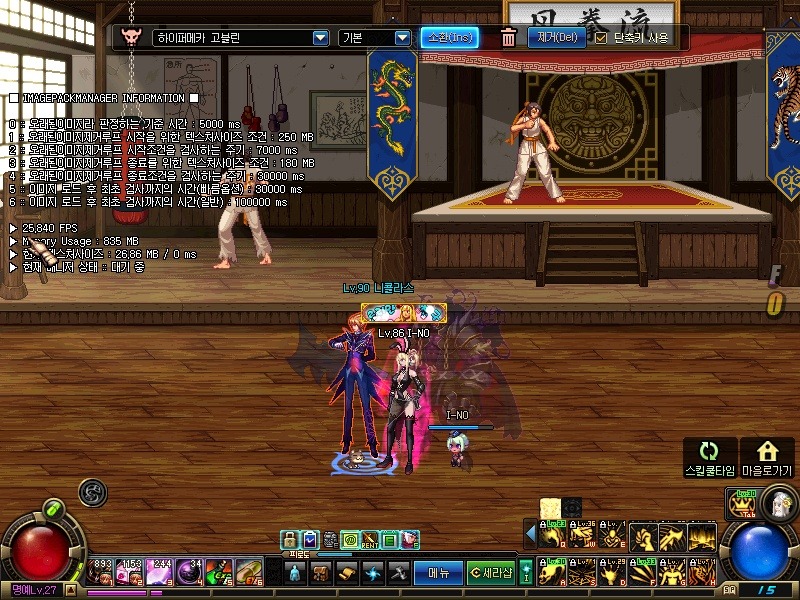Click the blue arrow beside the skill bar
The height and width of the screenshot is (600, 800).
coord(530,534)
